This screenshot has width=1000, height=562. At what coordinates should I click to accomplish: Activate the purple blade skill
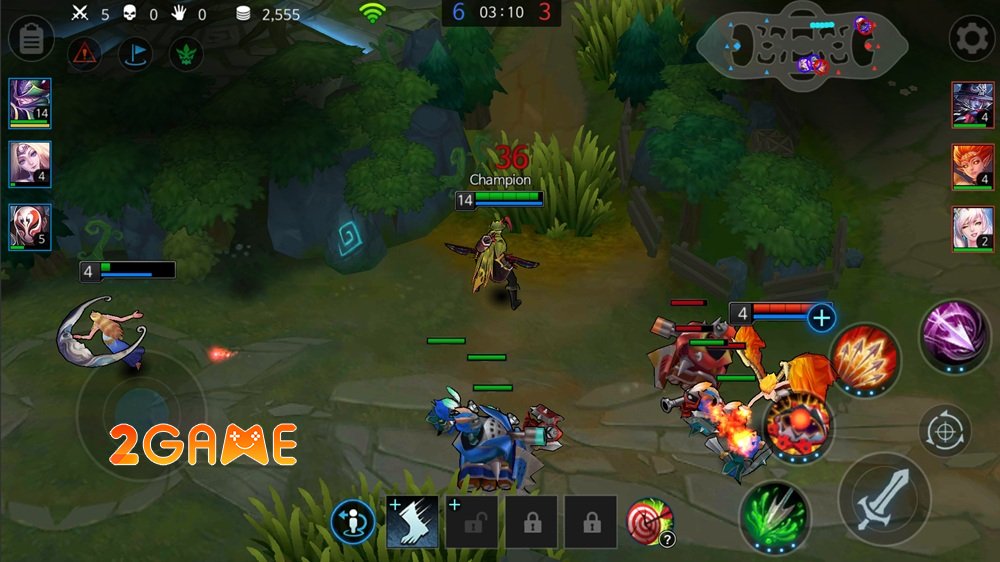tap(954, 335)
